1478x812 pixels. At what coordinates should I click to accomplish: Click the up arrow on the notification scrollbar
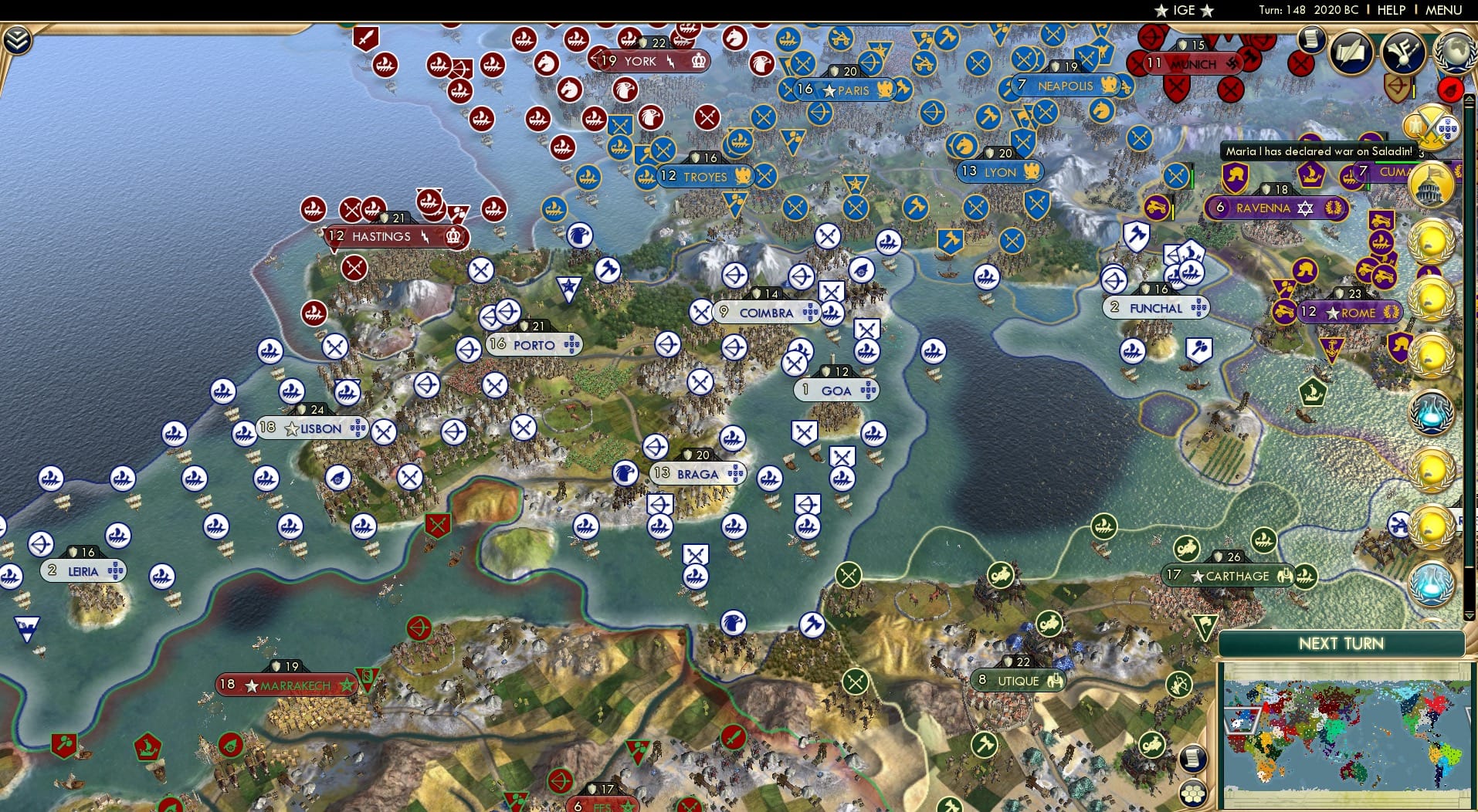coord(1468,99)
